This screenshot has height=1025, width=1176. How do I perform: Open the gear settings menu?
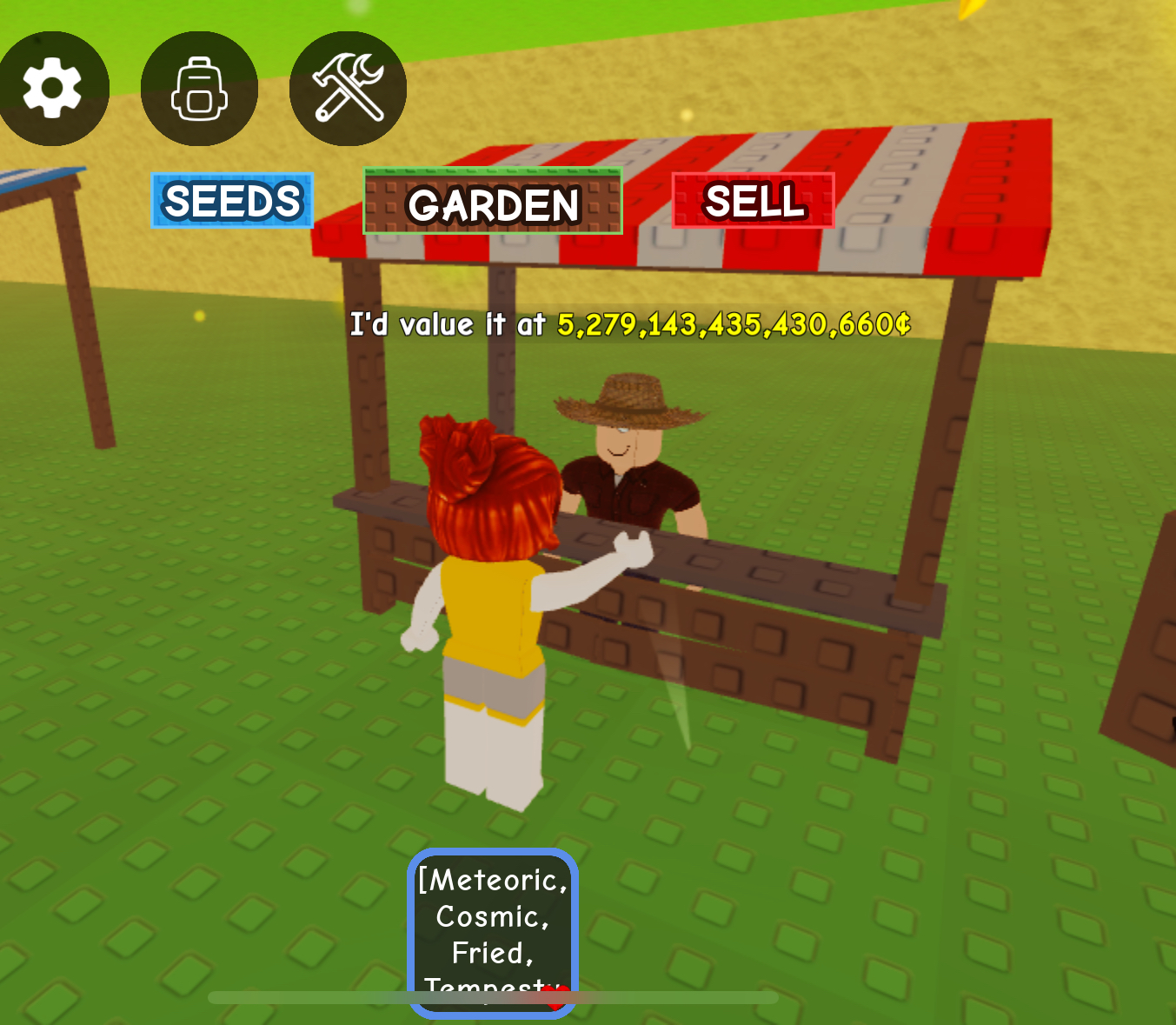pyautogui.click(x=52, y=88)
